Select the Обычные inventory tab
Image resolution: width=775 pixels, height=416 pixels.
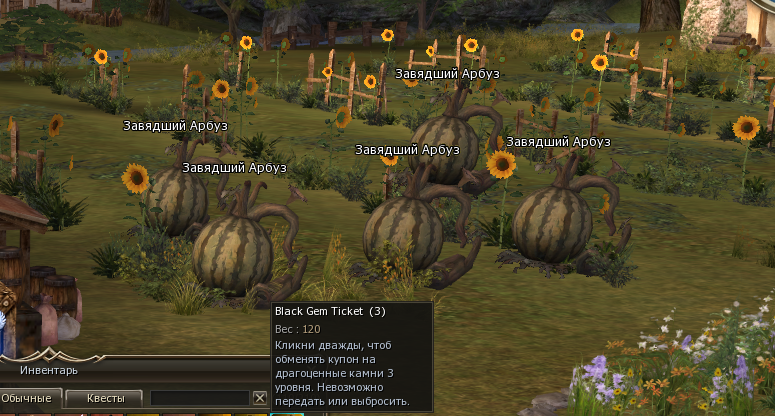click(x=28, y=398)
